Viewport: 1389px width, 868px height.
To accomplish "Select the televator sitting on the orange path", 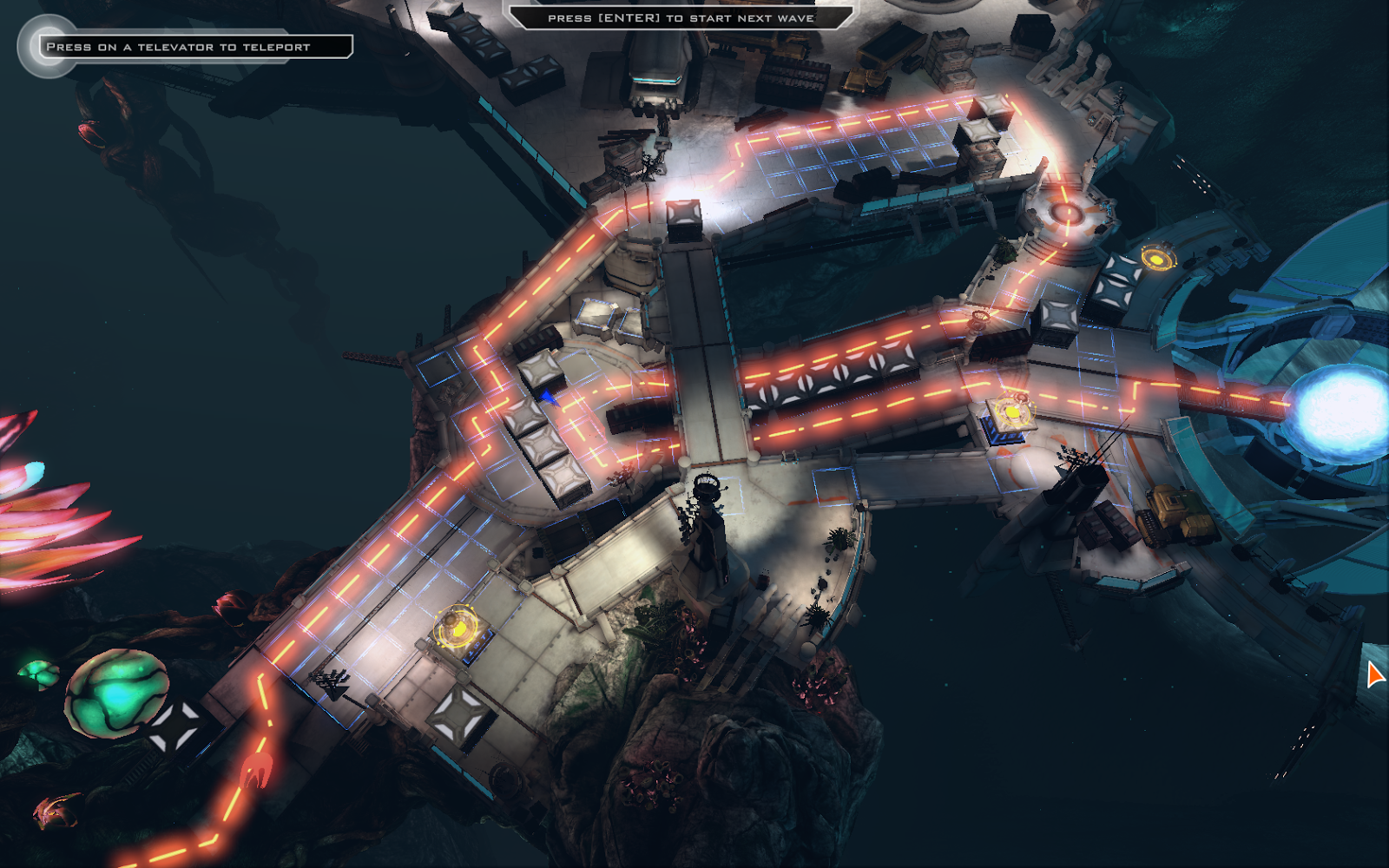I will point(1011,411).
